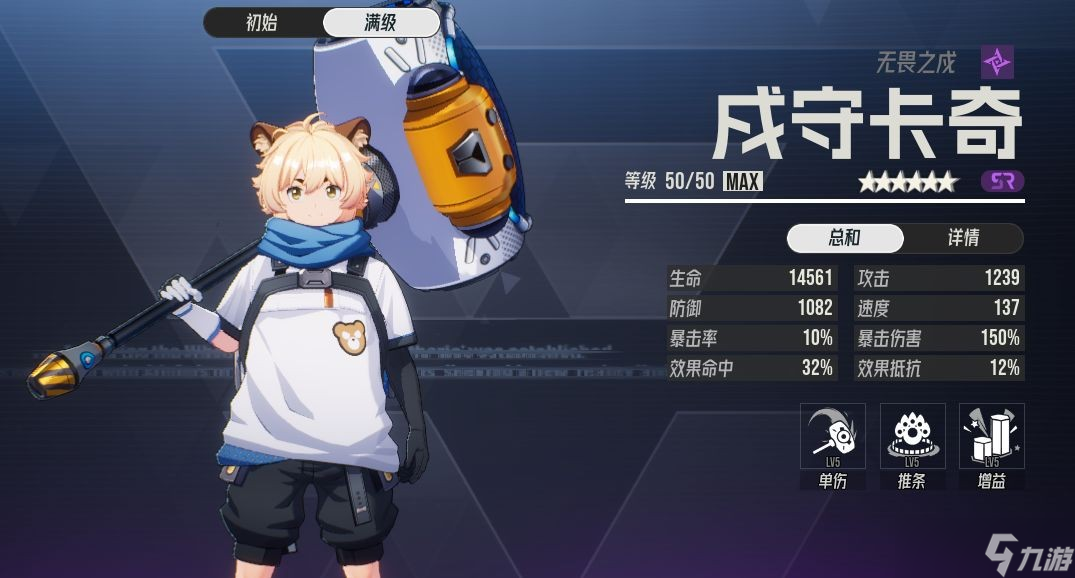View the 单伤 hammer skill icon

click(x=833, y=436)
